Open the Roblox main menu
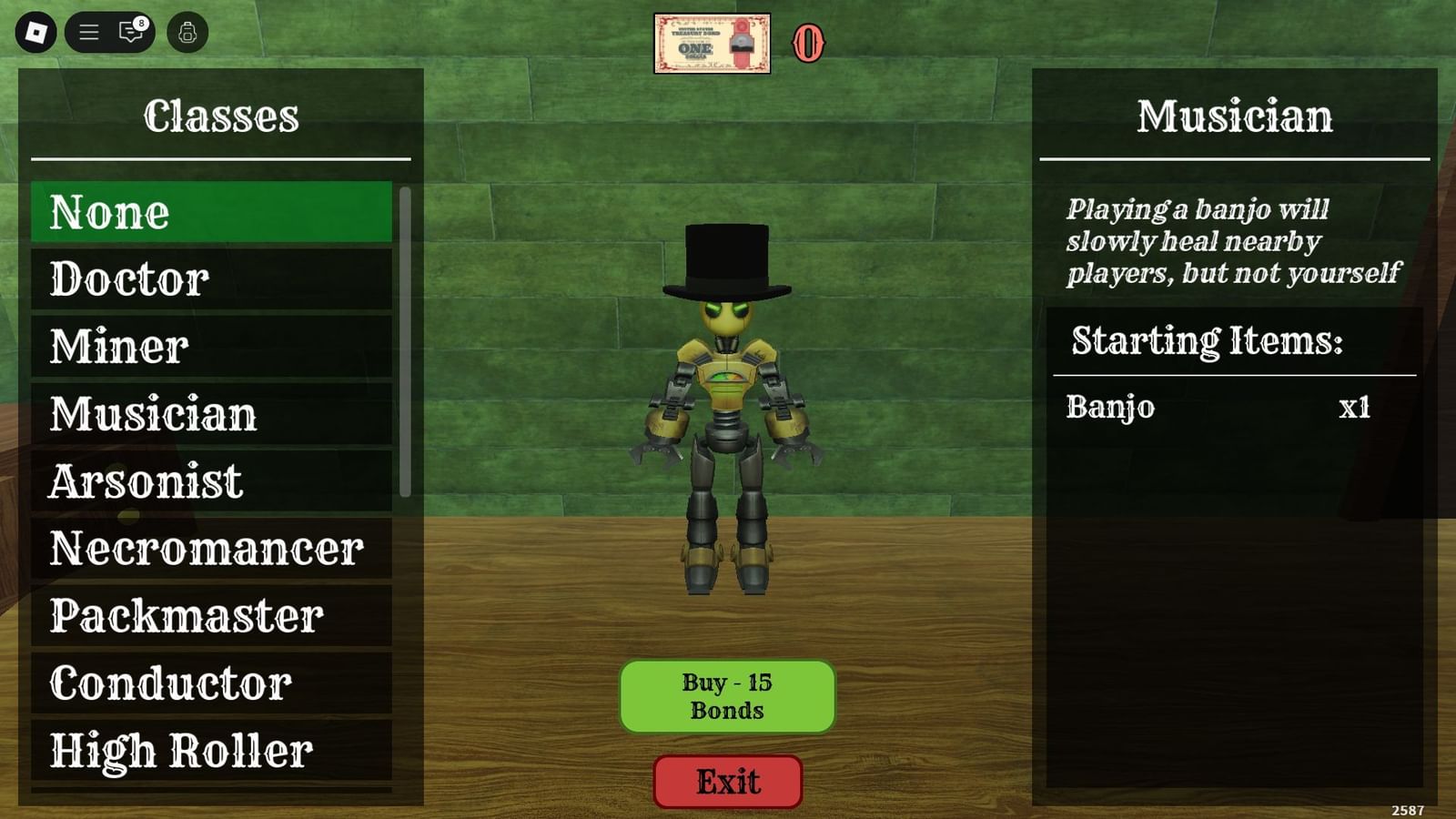Viewport: 1456px width, 819px height. (36, 32)
